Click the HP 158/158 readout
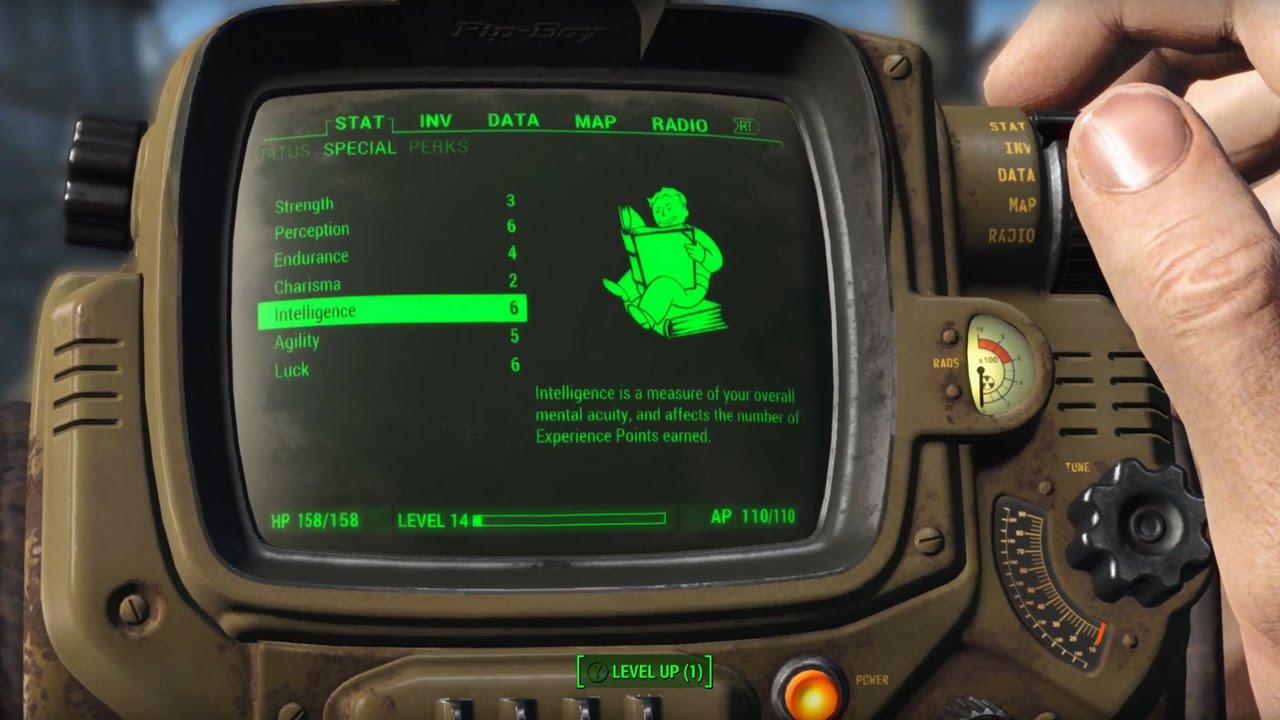The width and height of the screenshot is (1280, 720). tap(314, 521)
